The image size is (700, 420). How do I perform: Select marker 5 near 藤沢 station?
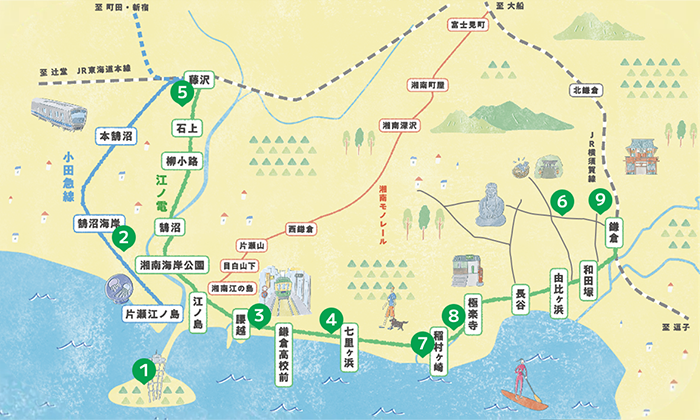181,92
